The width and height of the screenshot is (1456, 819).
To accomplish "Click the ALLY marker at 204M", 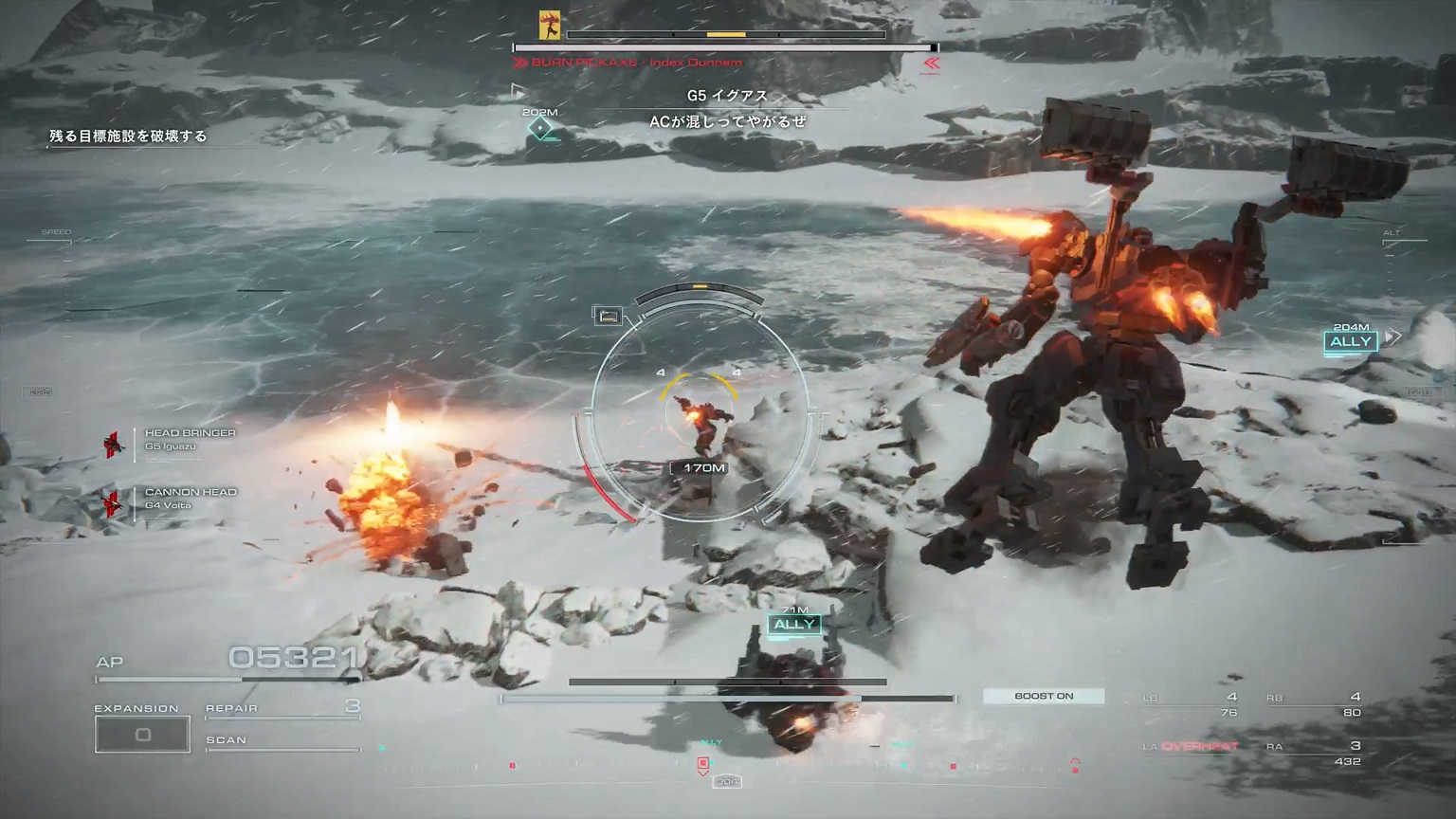I will click(x=1351, y=342).
